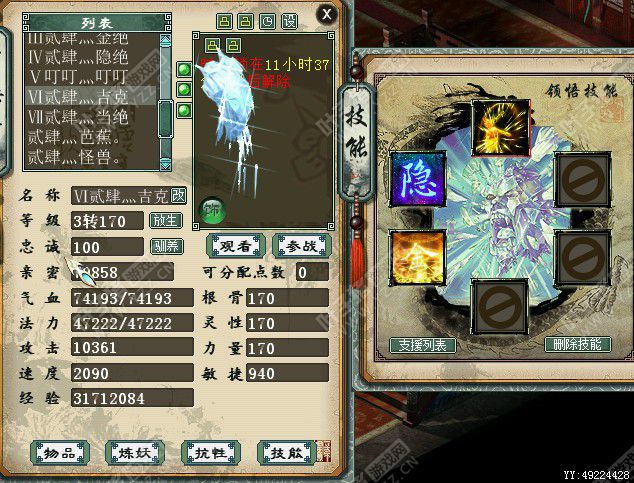
Task: Select the pet named 贰肆…怪兽
Action: [88, 156]
